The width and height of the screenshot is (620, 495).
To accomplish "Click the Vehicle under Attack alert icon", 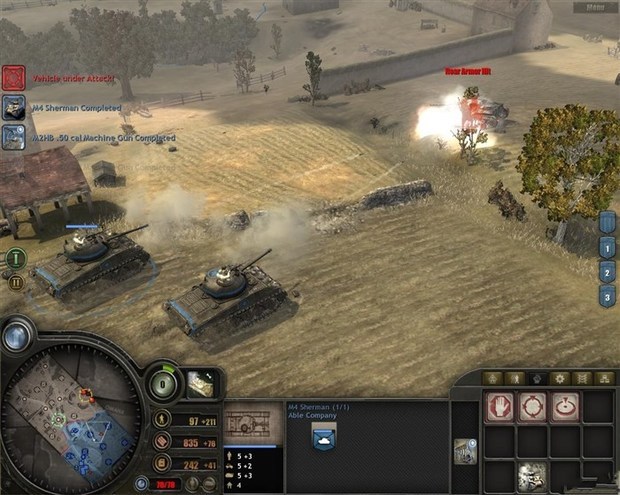I will coord(13,77).
